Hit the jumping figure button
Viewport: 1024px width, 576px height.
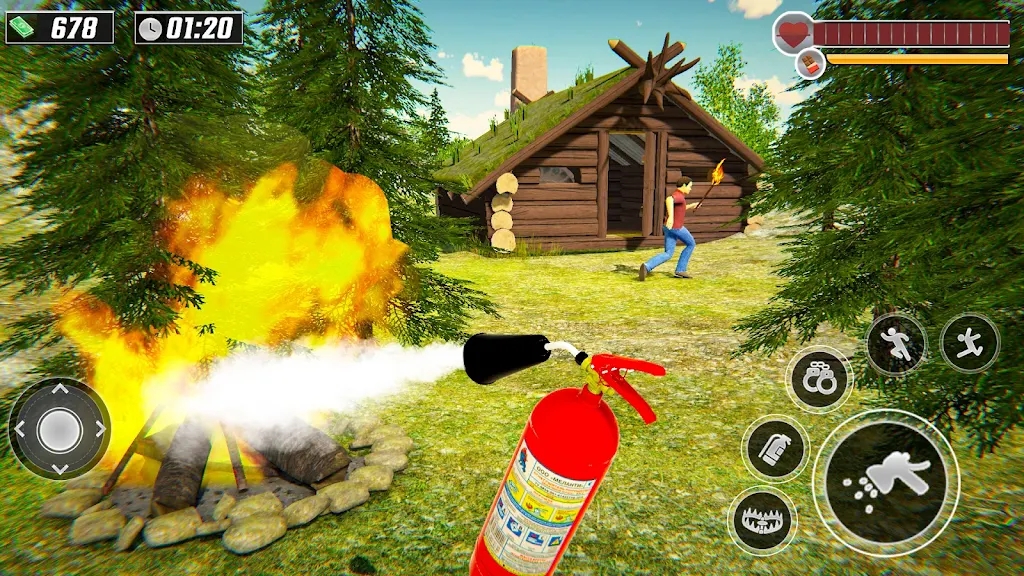(969, 343)
